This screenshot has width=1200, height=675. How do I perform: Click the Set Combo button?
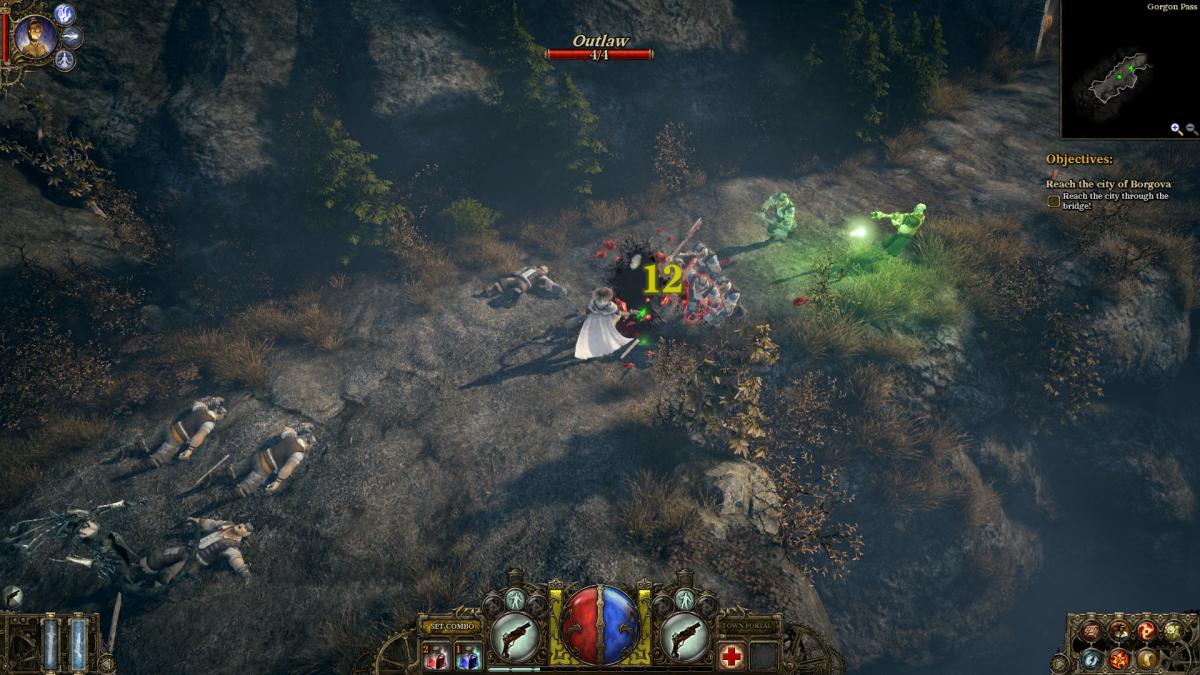pyautogui.click(x=450, y=626)
